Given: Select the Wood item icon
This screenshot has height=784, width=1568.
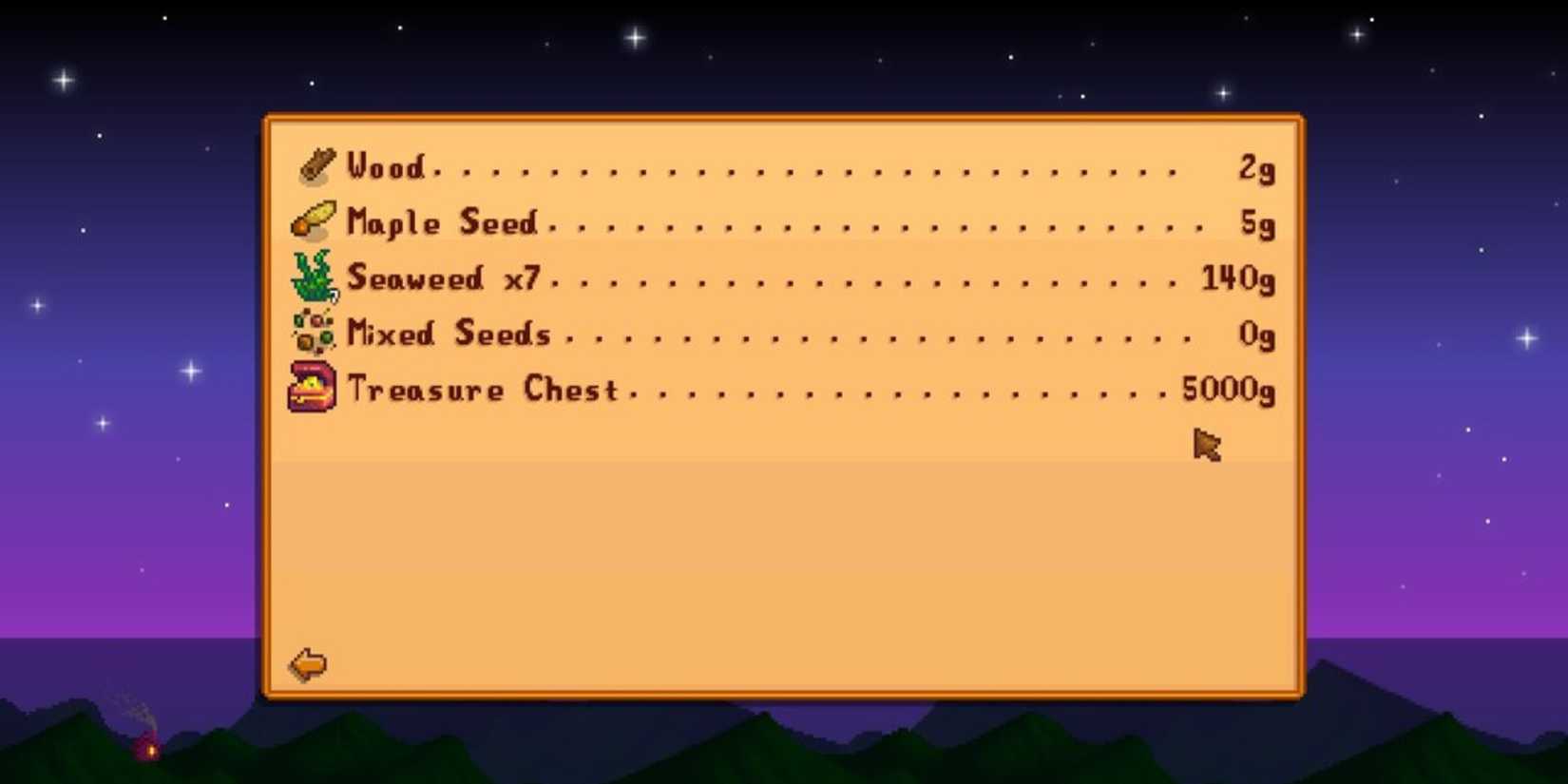Looking at the screenshot, I should click(315, 165).
